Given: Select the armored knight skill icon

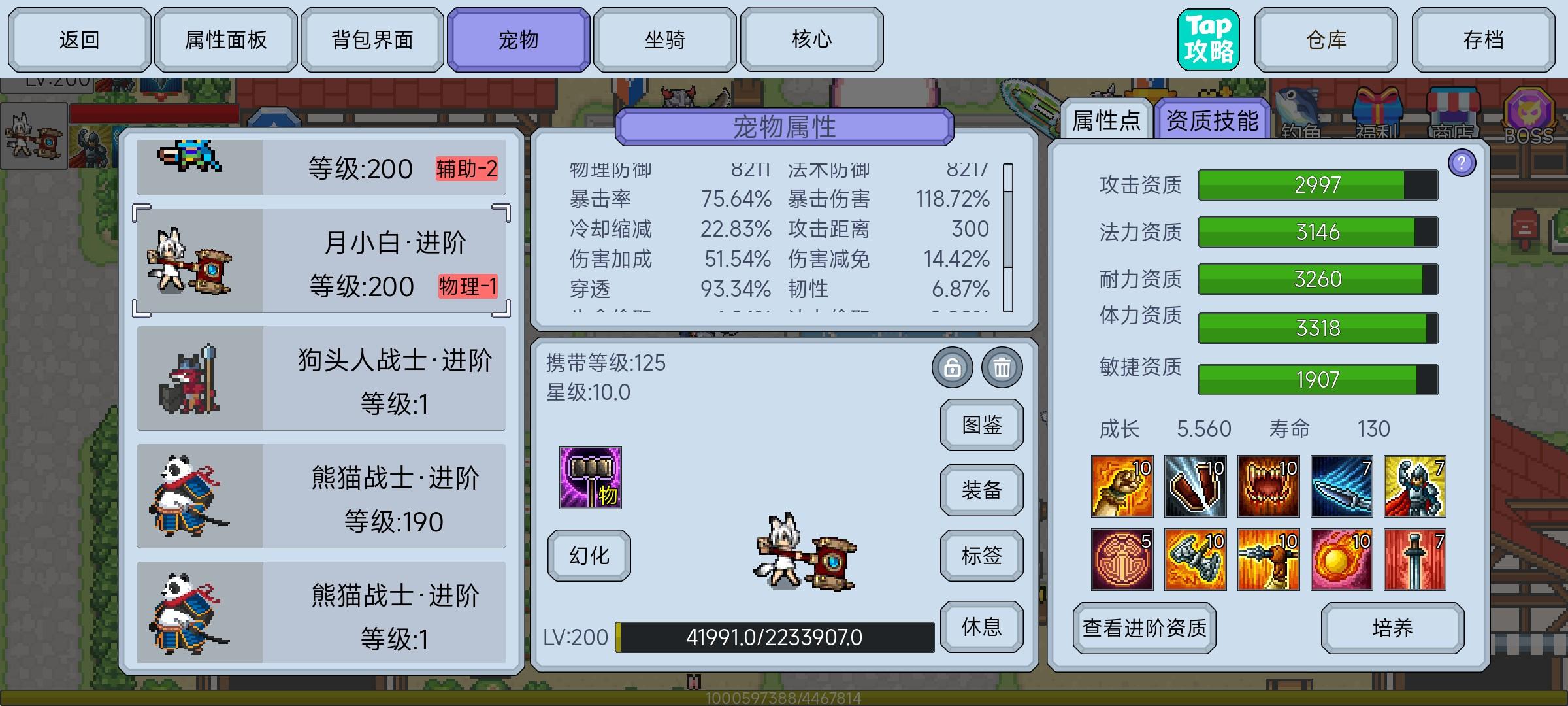Looking at the screenshot, I should coord(1415,485).
